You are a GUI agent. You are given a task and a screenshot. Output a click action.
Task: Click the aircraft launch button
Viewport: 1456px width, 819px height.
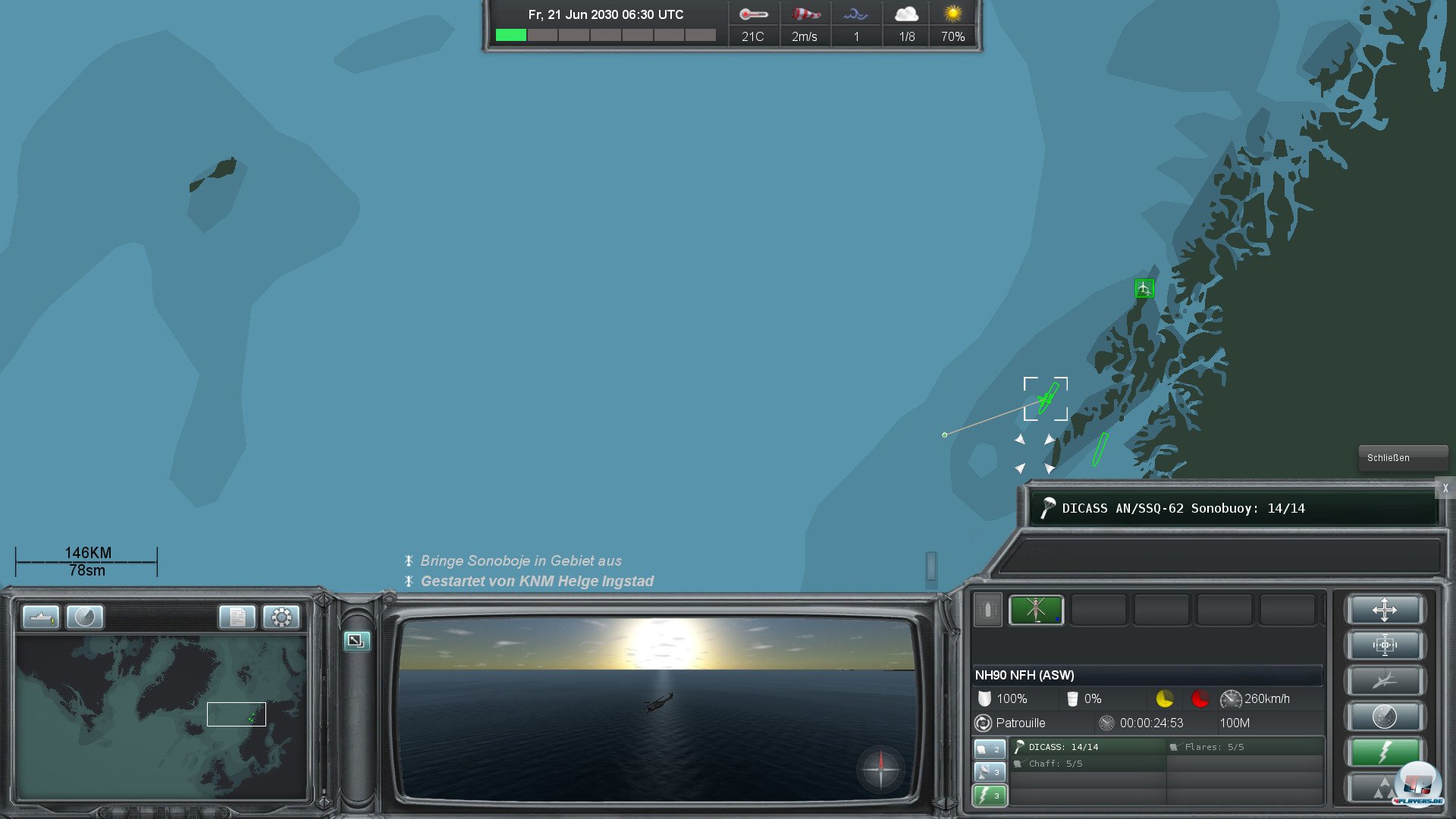coord(1384,679)
